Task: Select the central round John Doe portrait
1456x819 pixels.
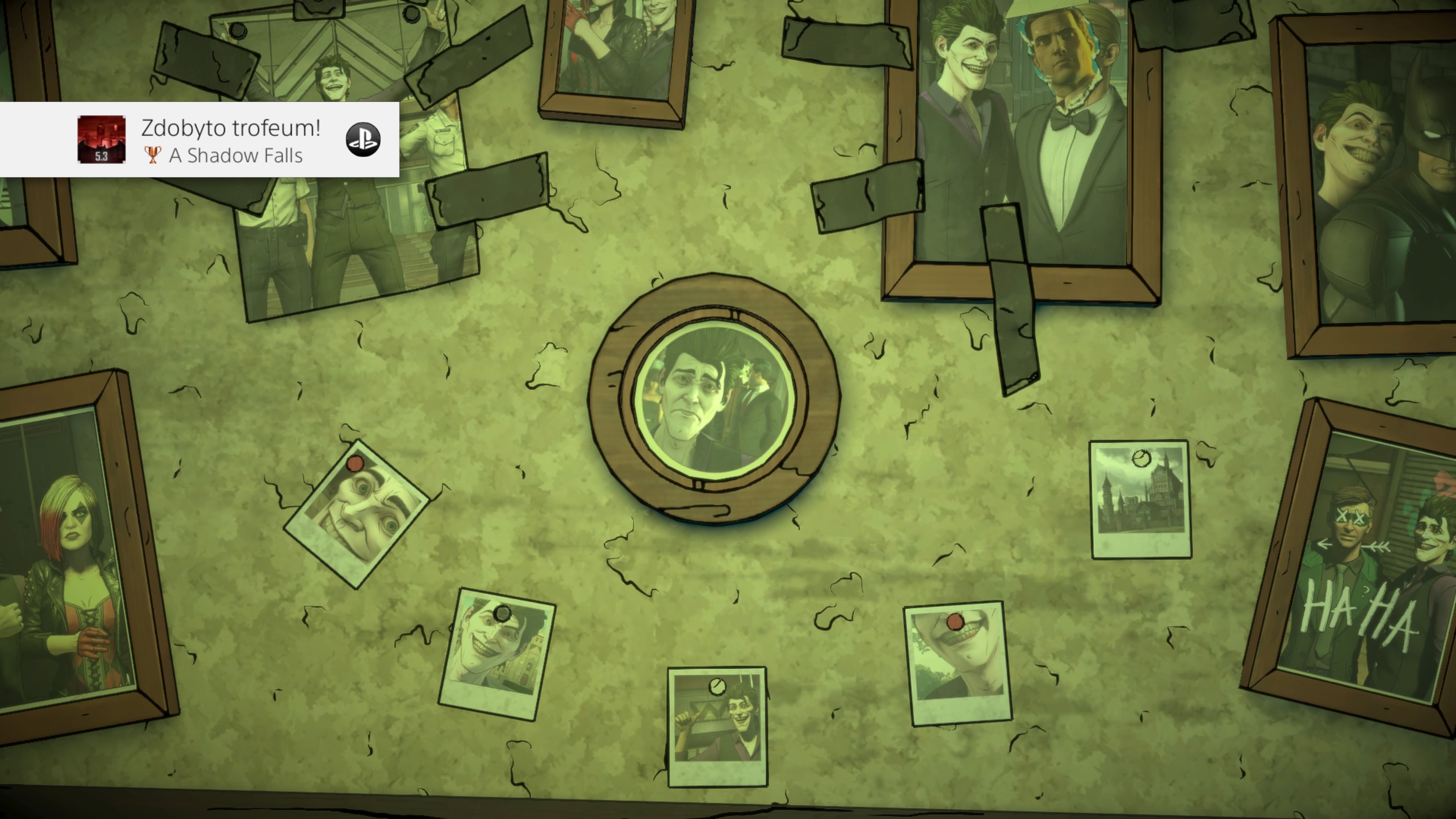Action: [x=714, y=399]
